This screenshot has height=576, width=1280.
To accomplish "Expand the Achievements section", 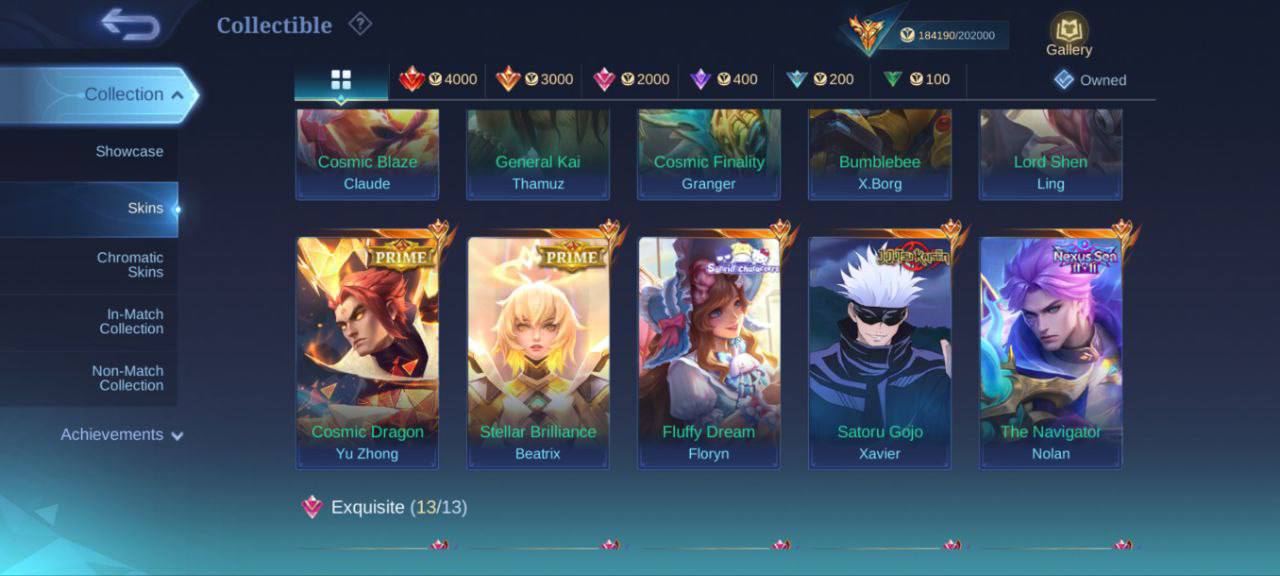I will pos(122,435).
